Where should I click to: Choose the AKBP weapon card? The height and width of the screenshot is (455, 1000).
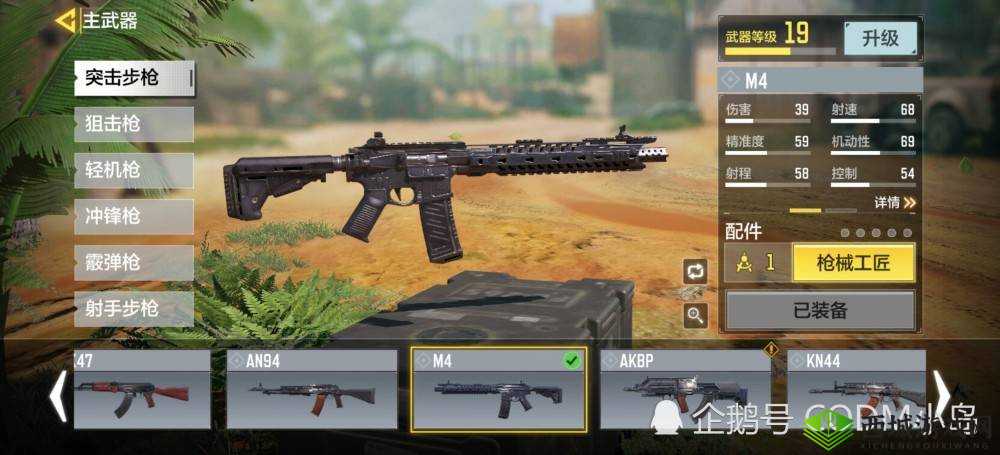click(685, 389)
